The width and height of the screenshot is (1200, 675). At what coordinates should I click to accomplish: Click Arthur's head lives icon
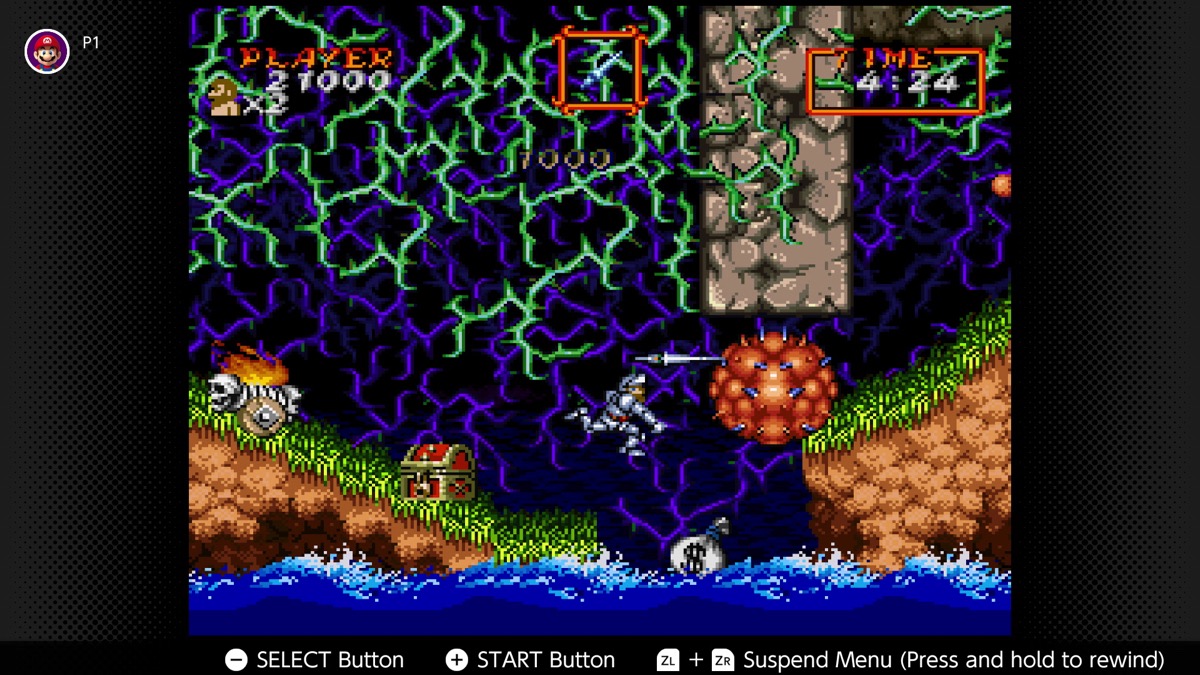(224, 98)
